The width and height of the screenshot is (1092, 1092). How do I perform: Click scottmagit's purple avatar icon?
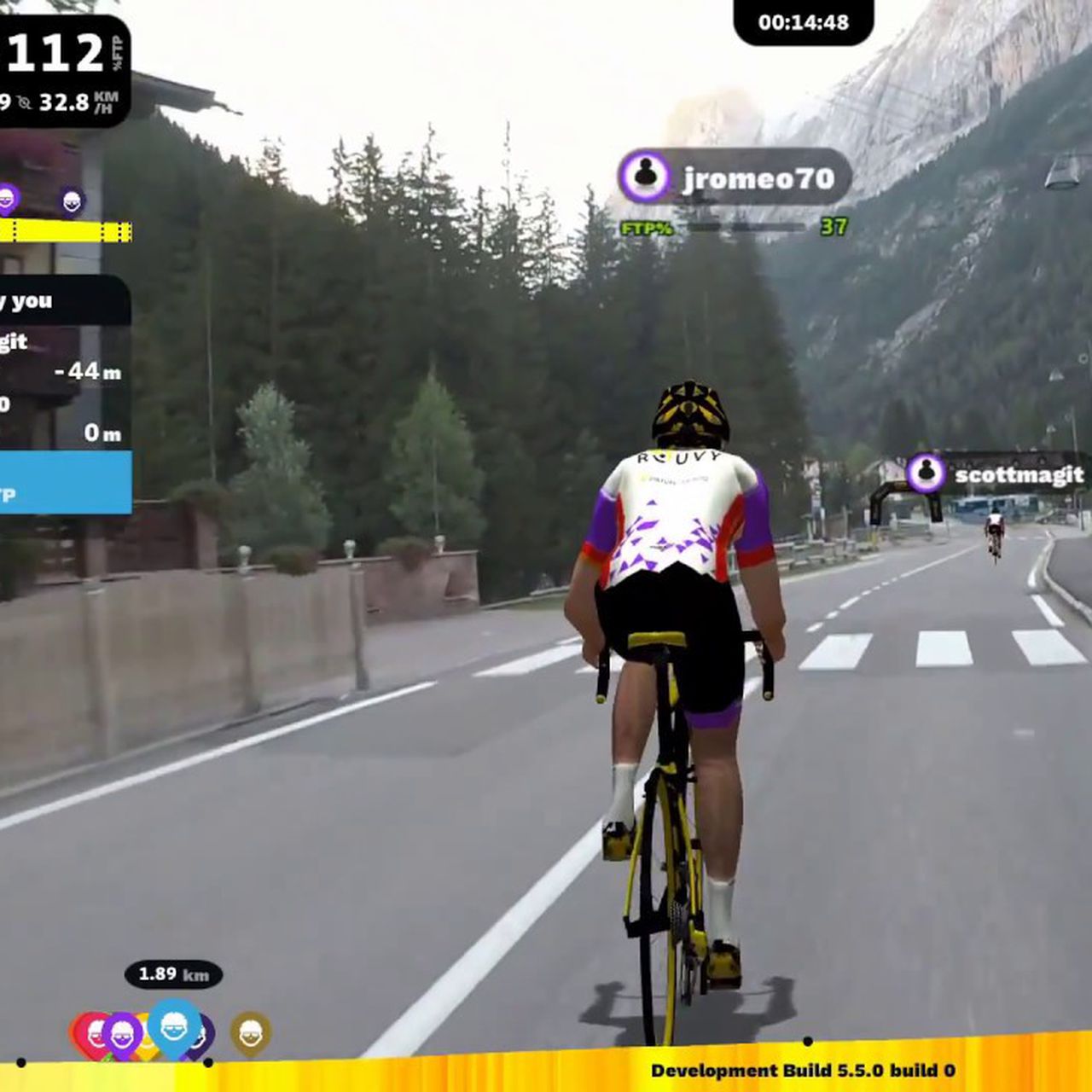[926, 473]
